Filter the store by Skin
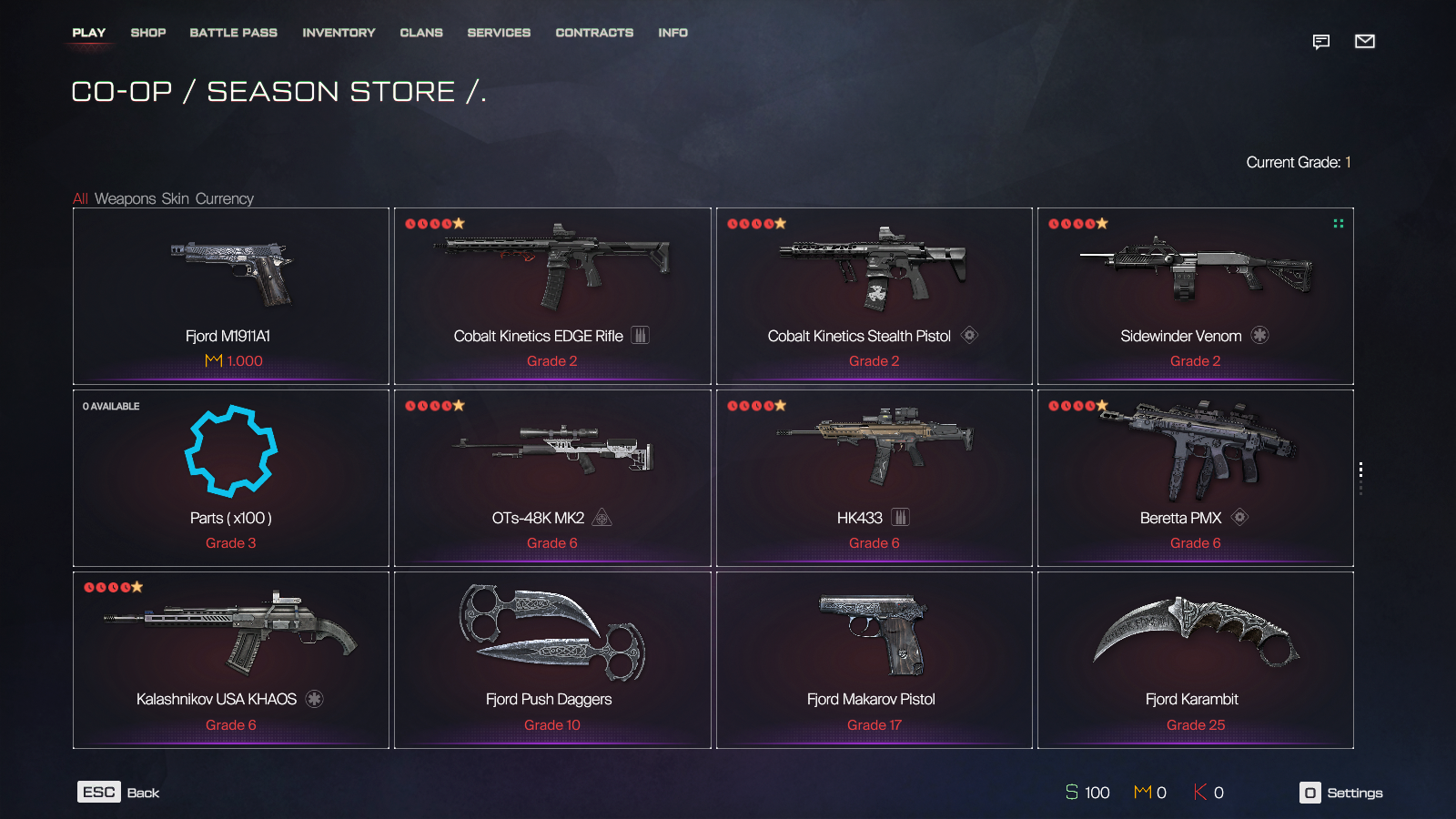 [176, 198]
